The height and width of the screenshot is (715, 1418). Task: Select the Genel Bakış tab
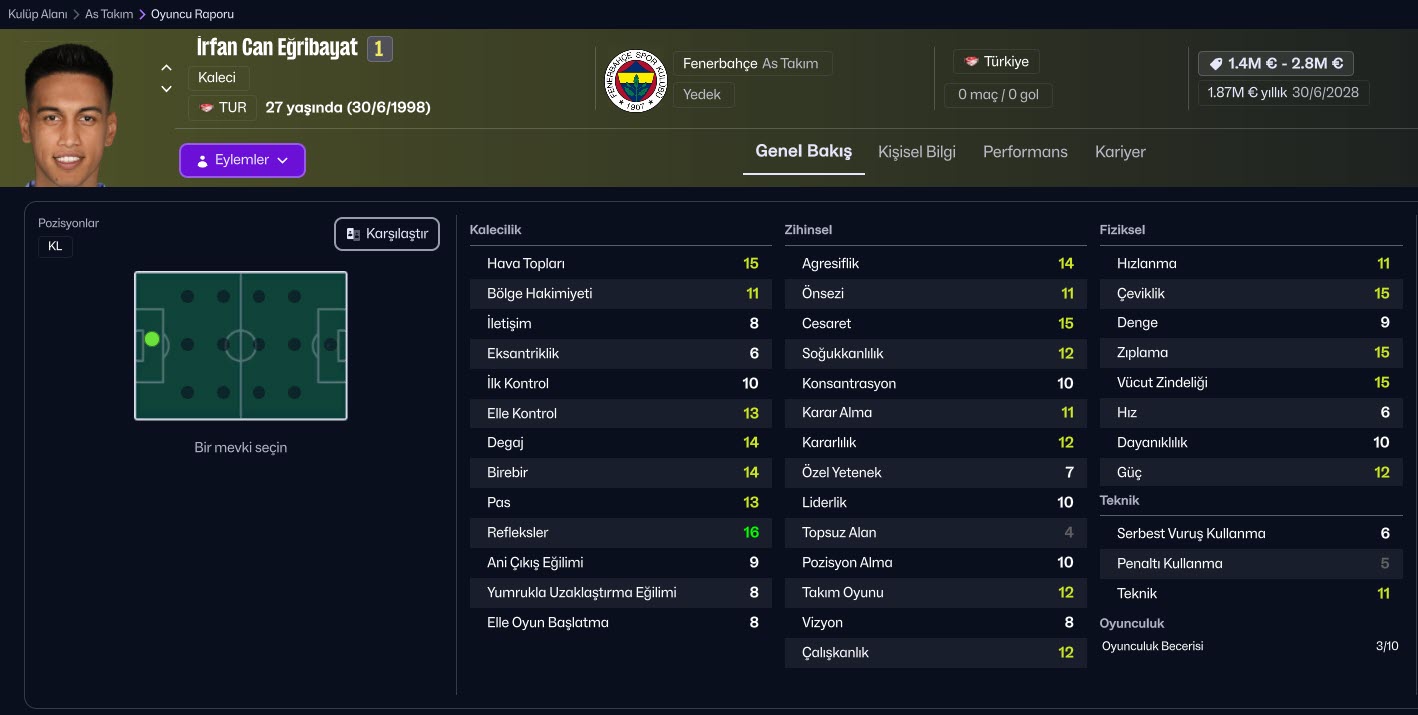pyautogui.click(x=803, y=152)
